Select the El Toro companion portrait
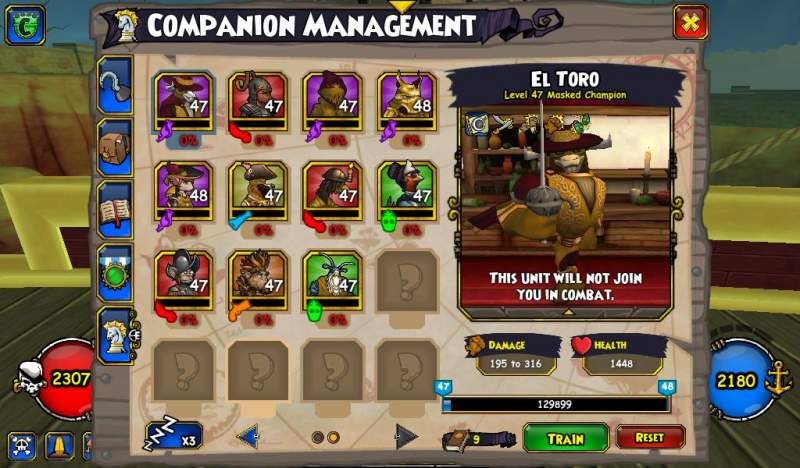 point(184,101)
